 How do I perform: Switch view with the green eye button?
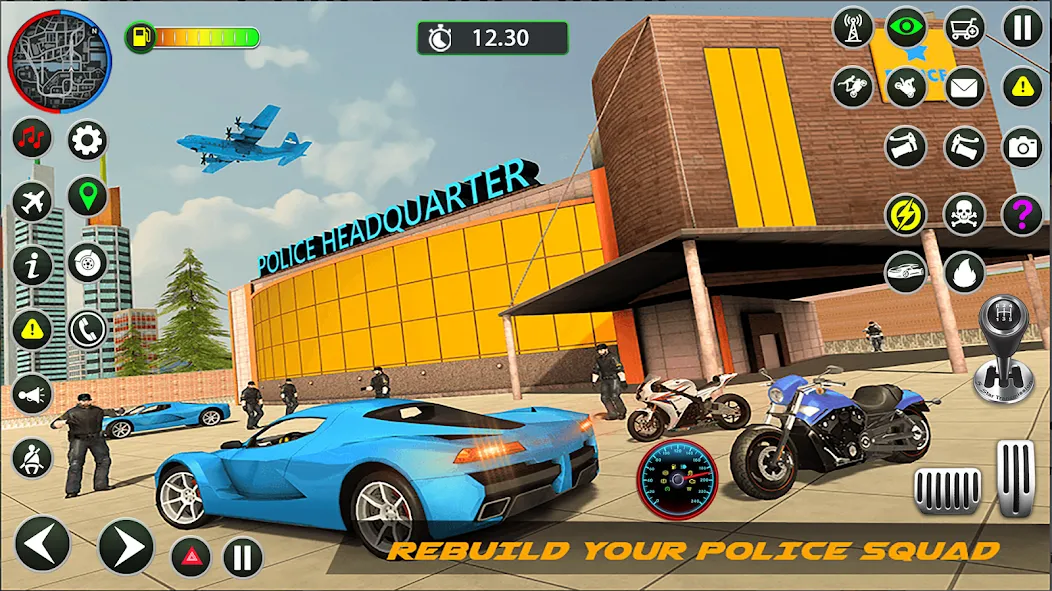click(x=907, y=27)
